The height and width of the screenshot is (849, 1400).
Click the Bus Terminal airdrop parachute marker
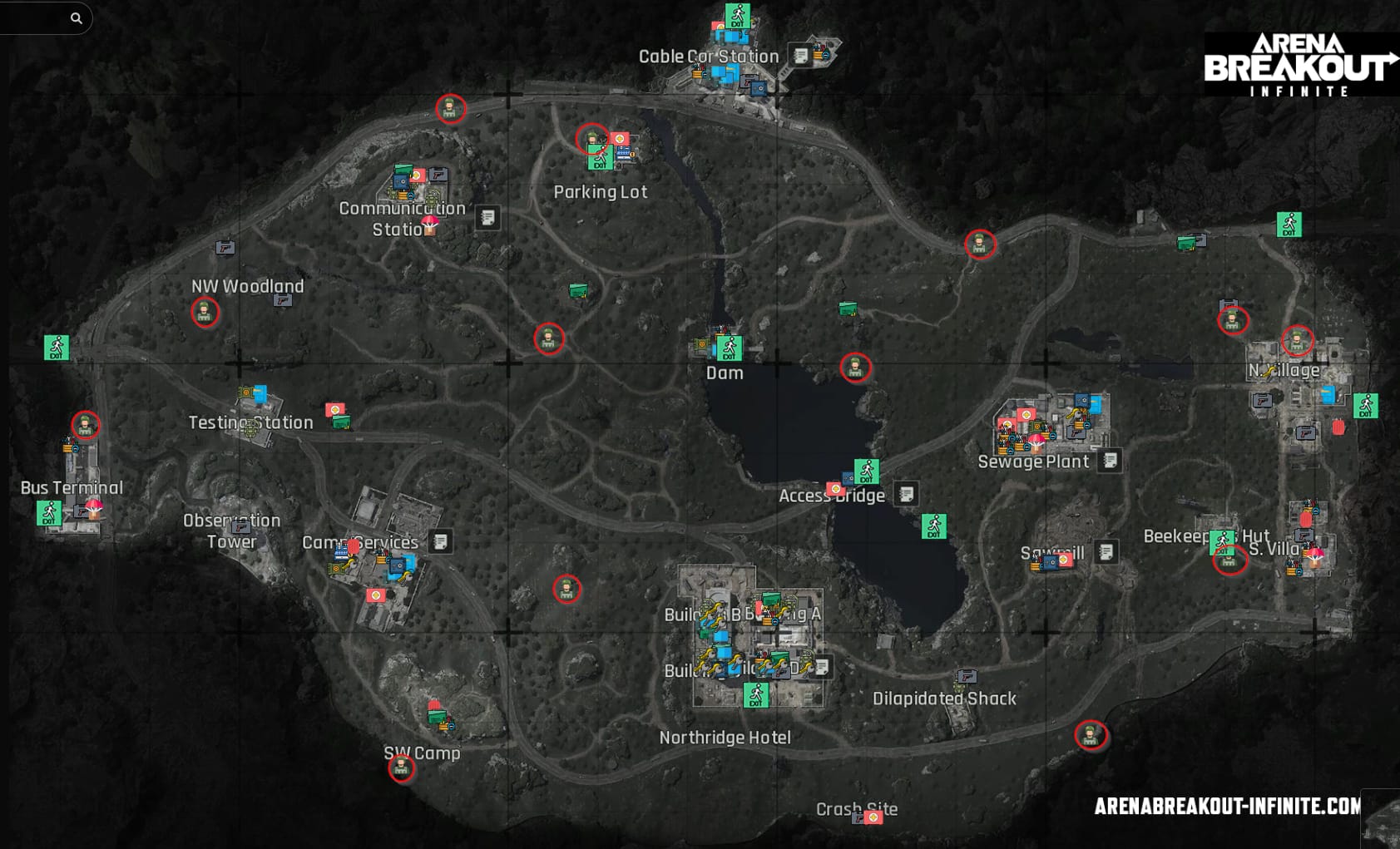click(94, 508)
